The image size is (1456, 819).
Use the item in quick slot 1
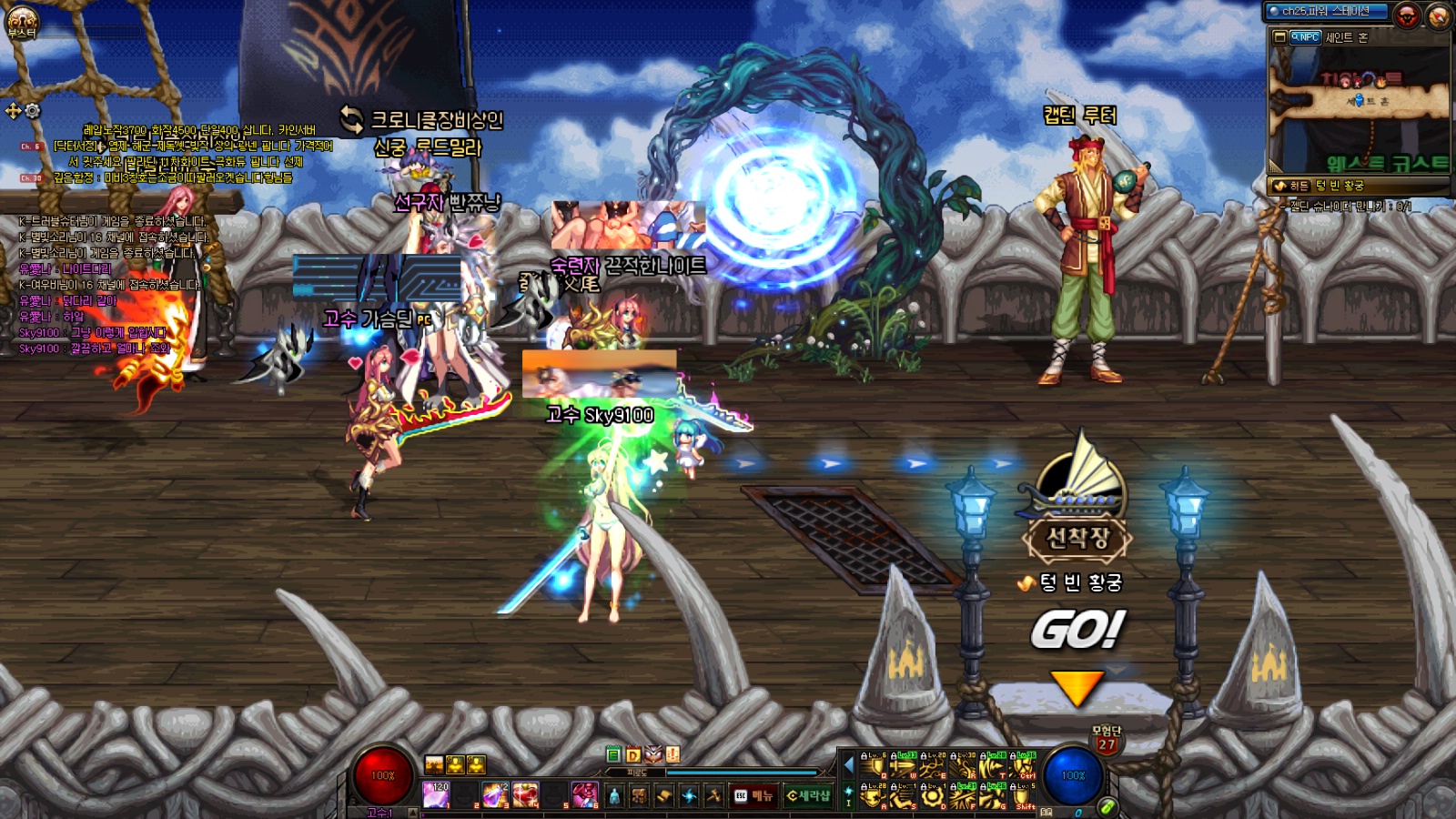click(x=436, y=795)
